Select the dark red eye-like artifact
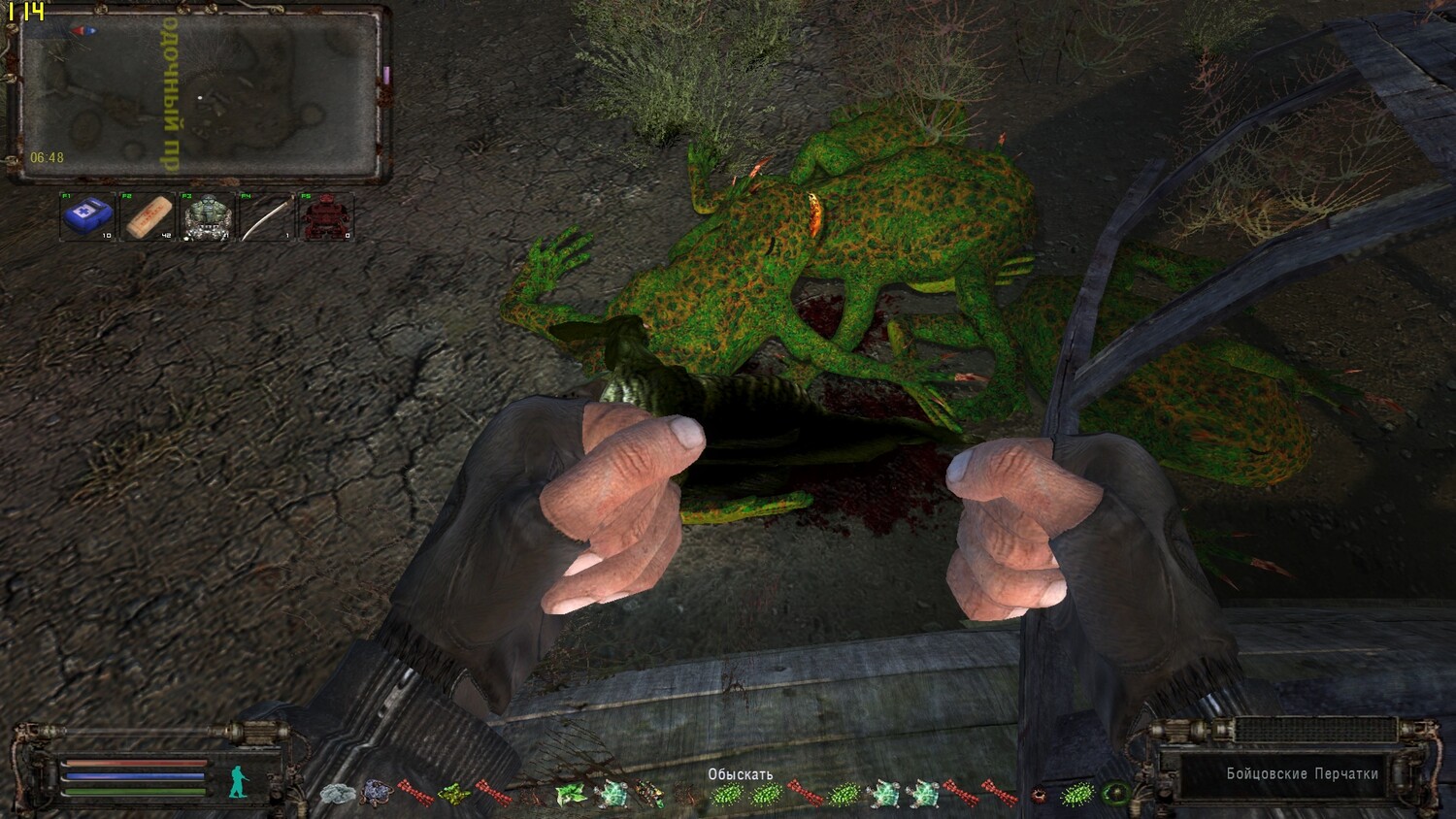The width and height of the screenshot is (1456, 819). (x=1040, y=795)
